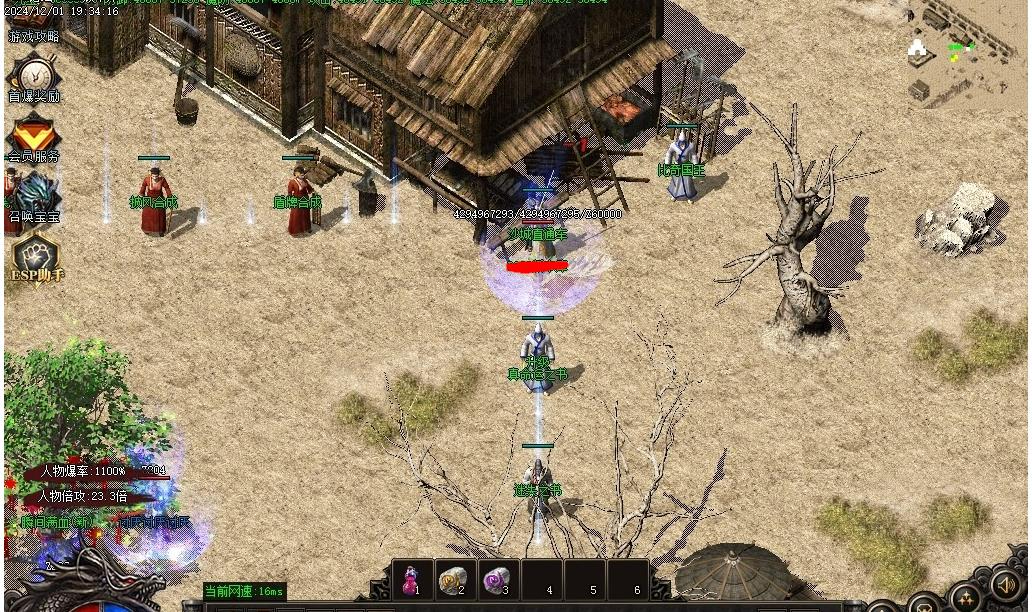Open the 游戏攻略 game guide
The width and height of the screenshot is (1032, 612).
click(x=34, y=36)
